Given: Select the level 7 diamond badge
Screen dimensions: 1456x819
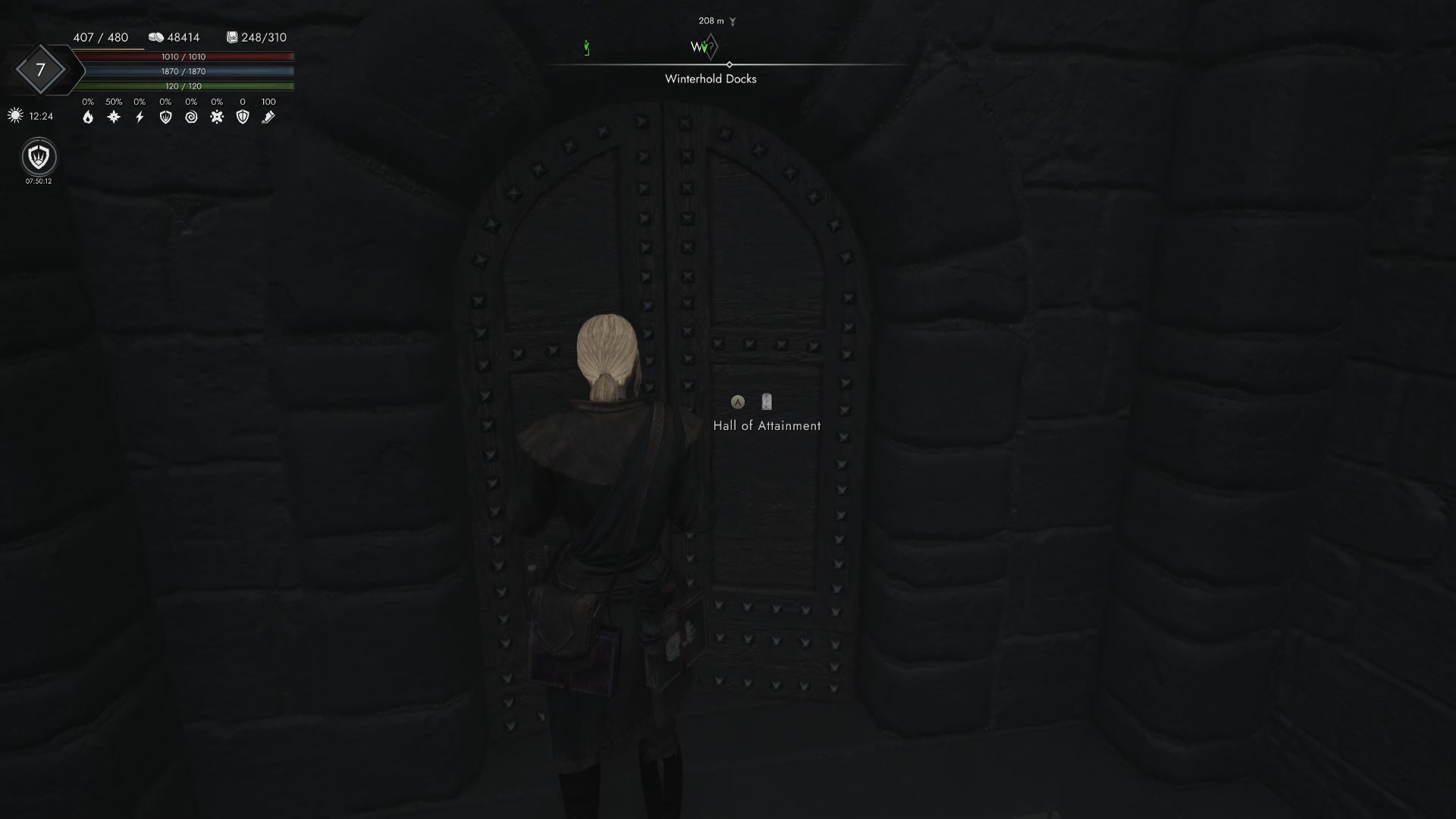Looking at the screenshot, I should [42, 70].
